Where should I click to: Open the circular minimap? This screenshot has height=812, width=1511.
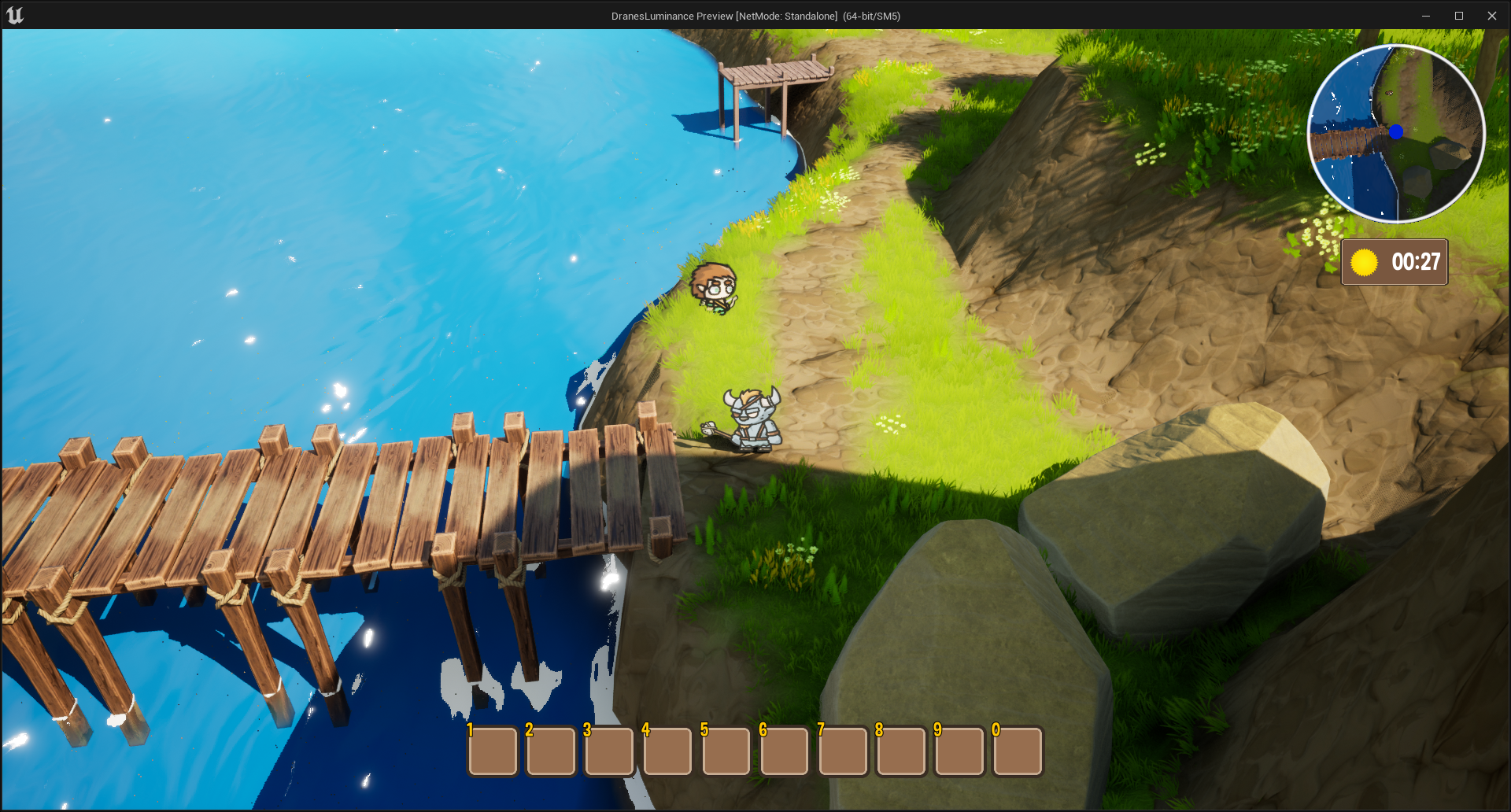pyautogui.click(x=1396, y=134)
